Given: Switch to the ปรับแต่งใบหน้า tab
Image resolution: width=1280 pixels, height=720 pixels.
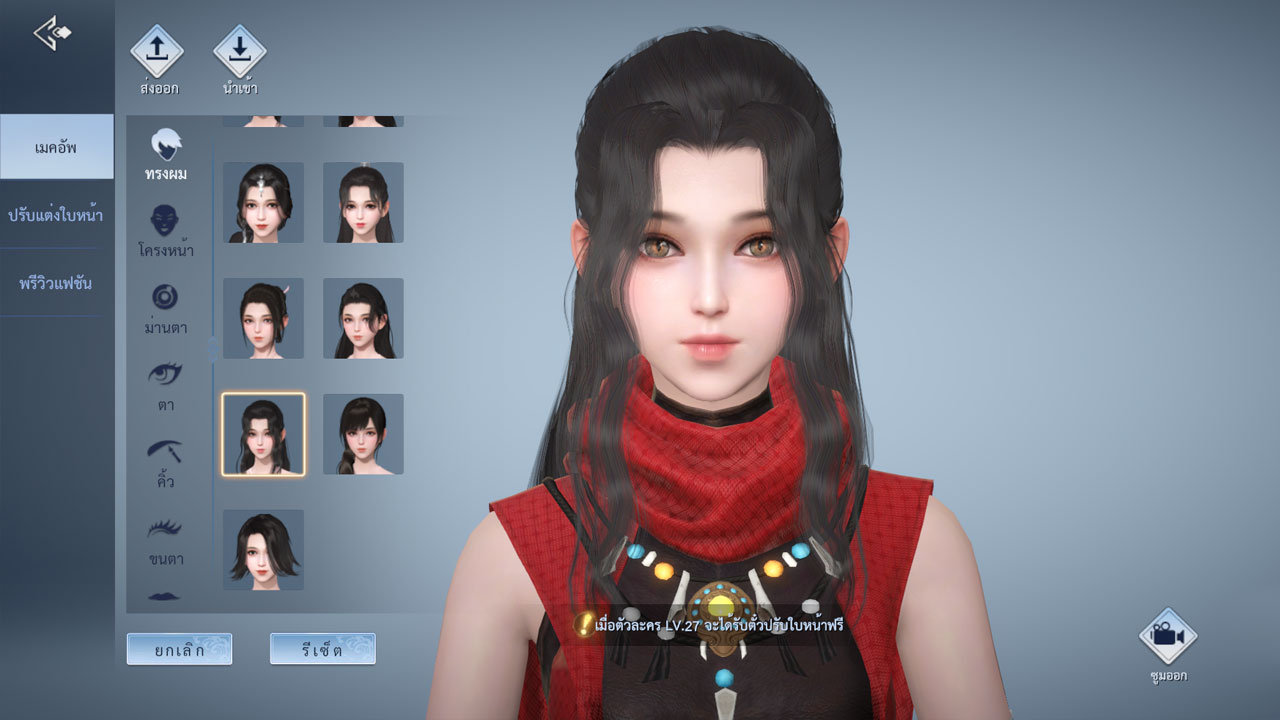Looking at the screenshot, I should point(57,215).
